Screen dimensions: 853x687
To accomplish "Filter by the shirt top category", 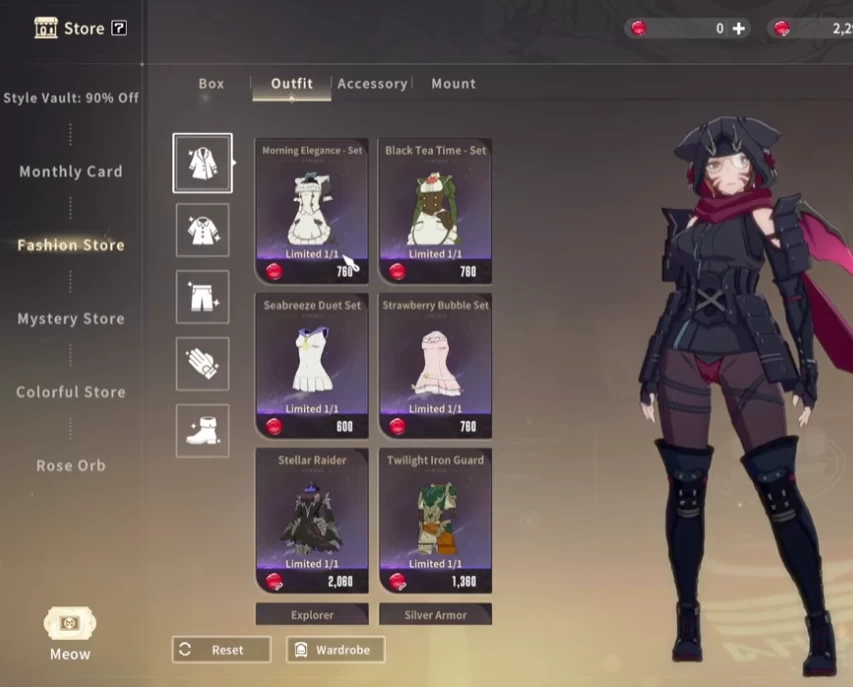I will 203,230.
